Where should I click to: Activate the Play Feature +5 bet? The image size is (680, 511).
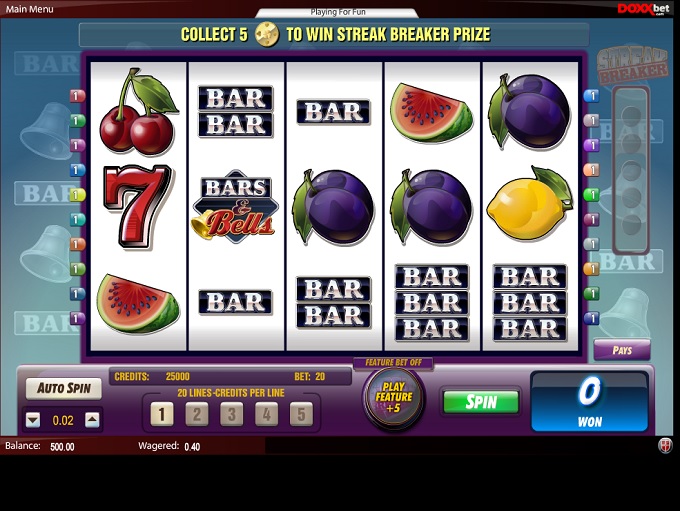tap(393, 397)
